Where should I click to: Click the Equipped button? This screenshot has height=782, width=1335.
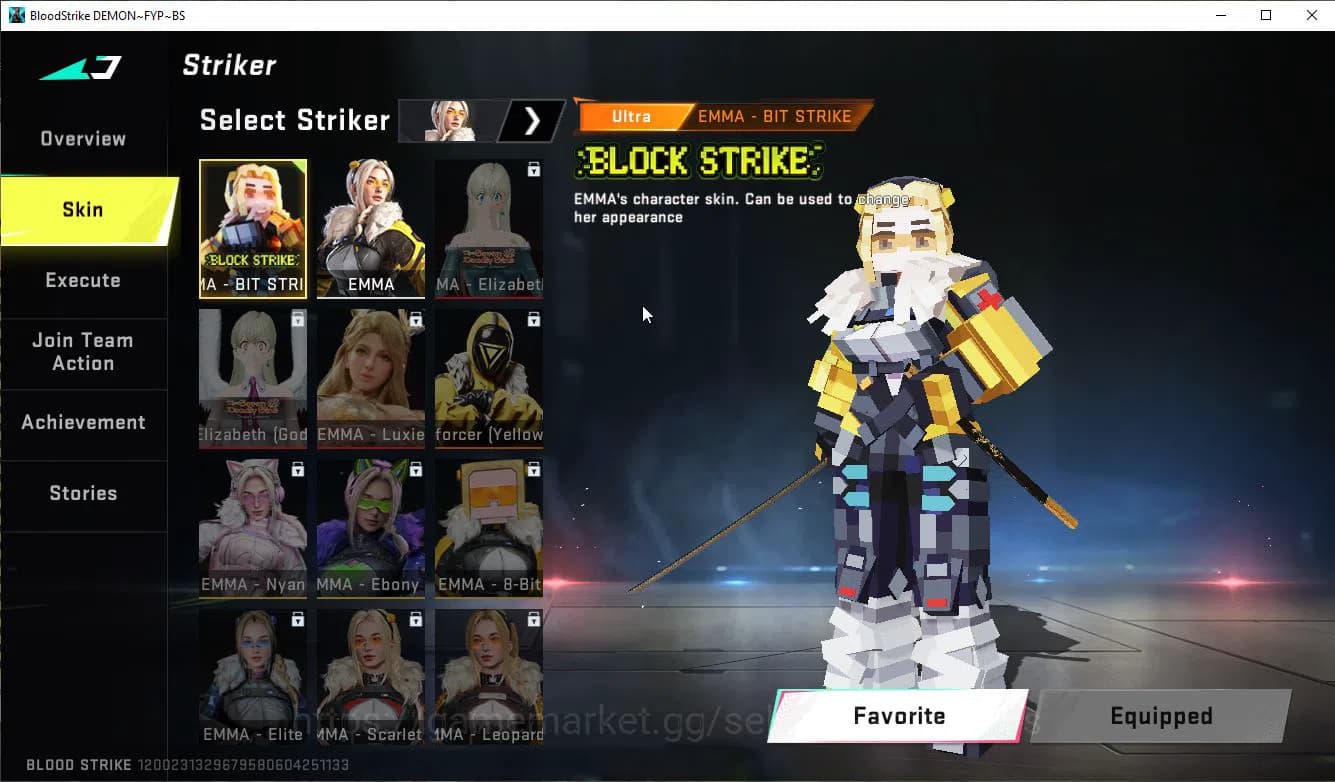pyautogui.click(x=1160, y=715)
